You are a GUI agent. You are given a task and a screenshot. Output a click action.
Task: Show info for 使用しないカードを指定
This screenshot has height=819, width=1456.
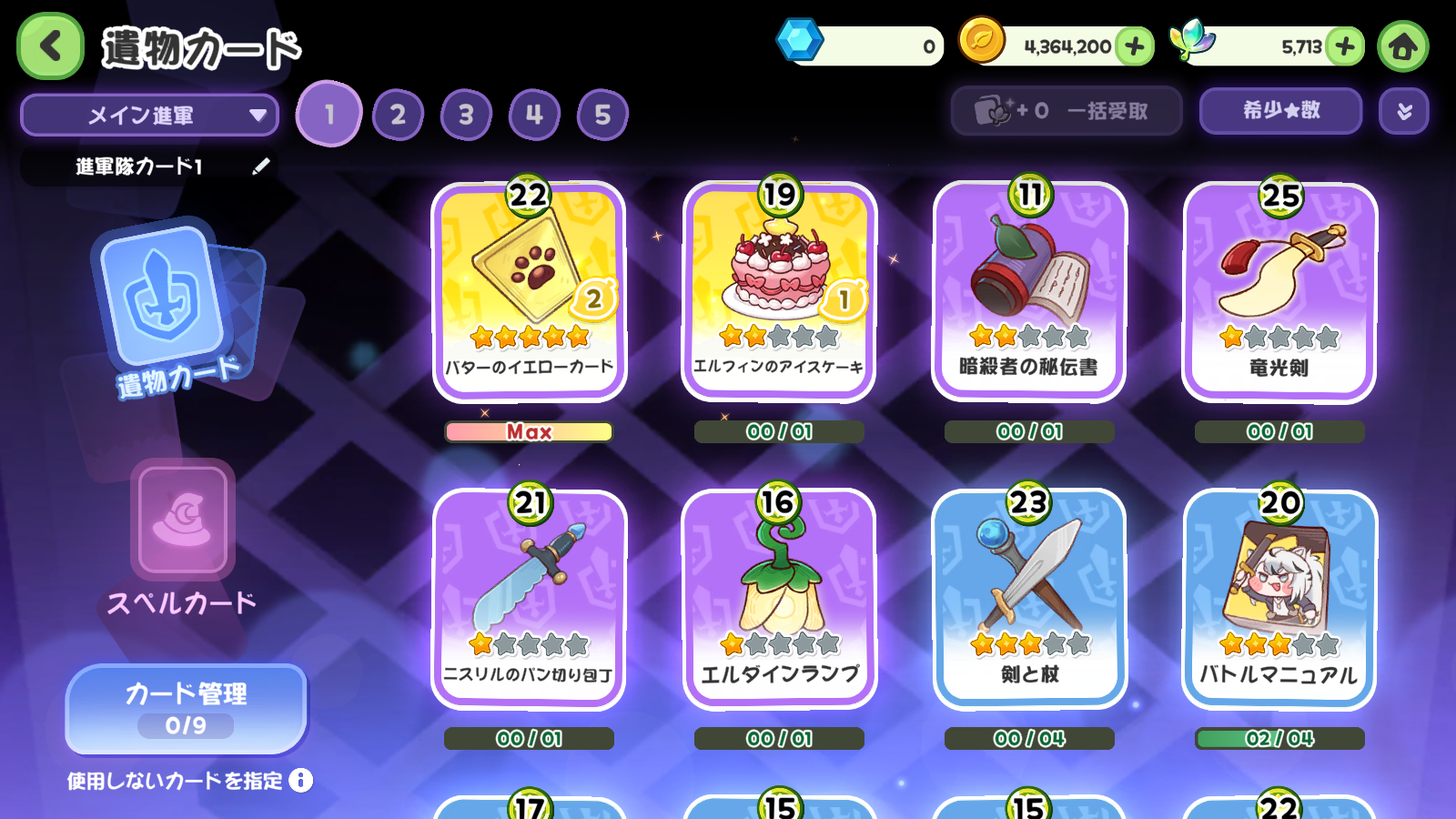301,780
